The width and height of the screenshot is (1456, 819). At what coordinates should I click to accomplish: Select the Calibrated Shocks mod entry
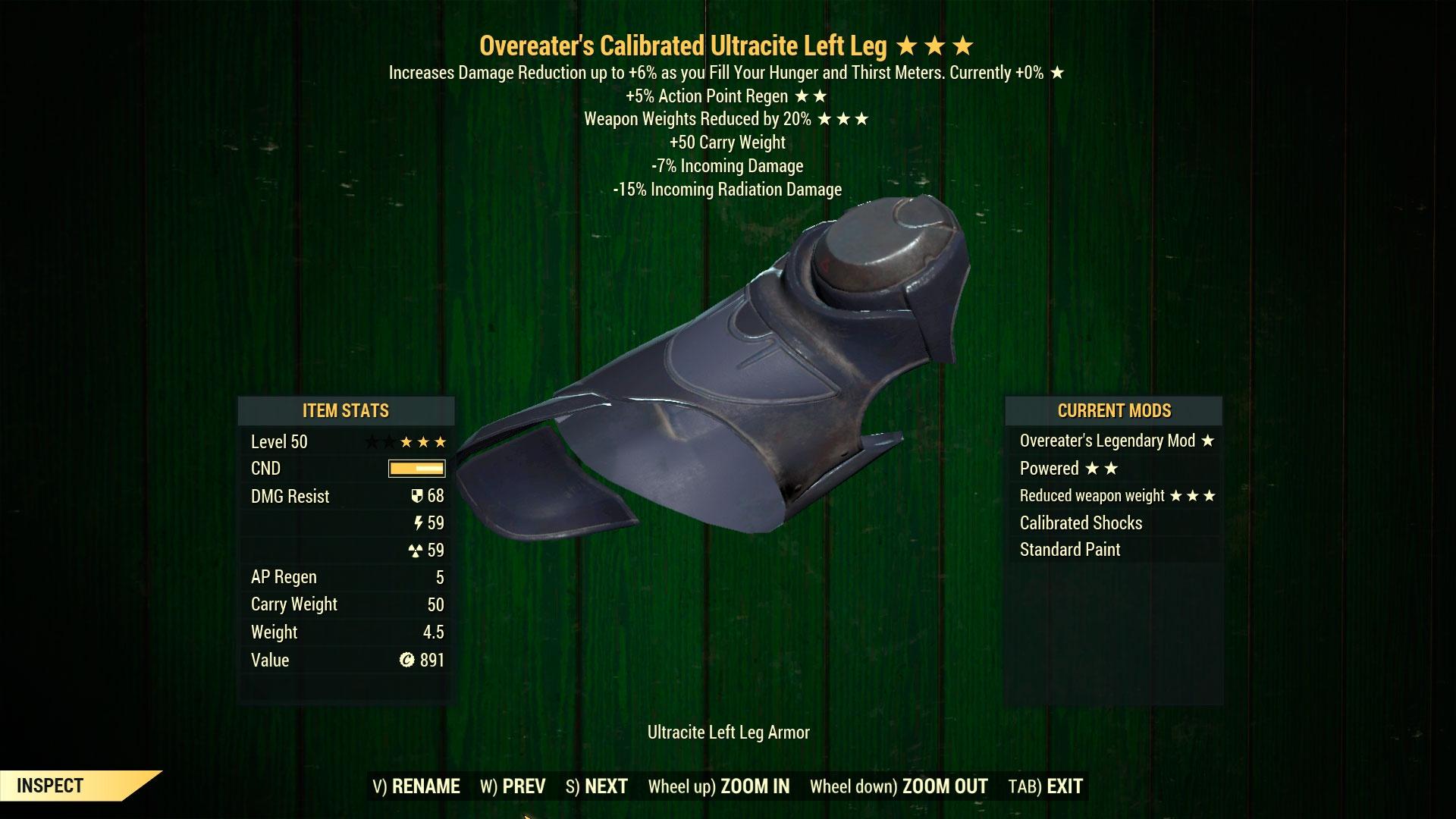(1084, 522)
